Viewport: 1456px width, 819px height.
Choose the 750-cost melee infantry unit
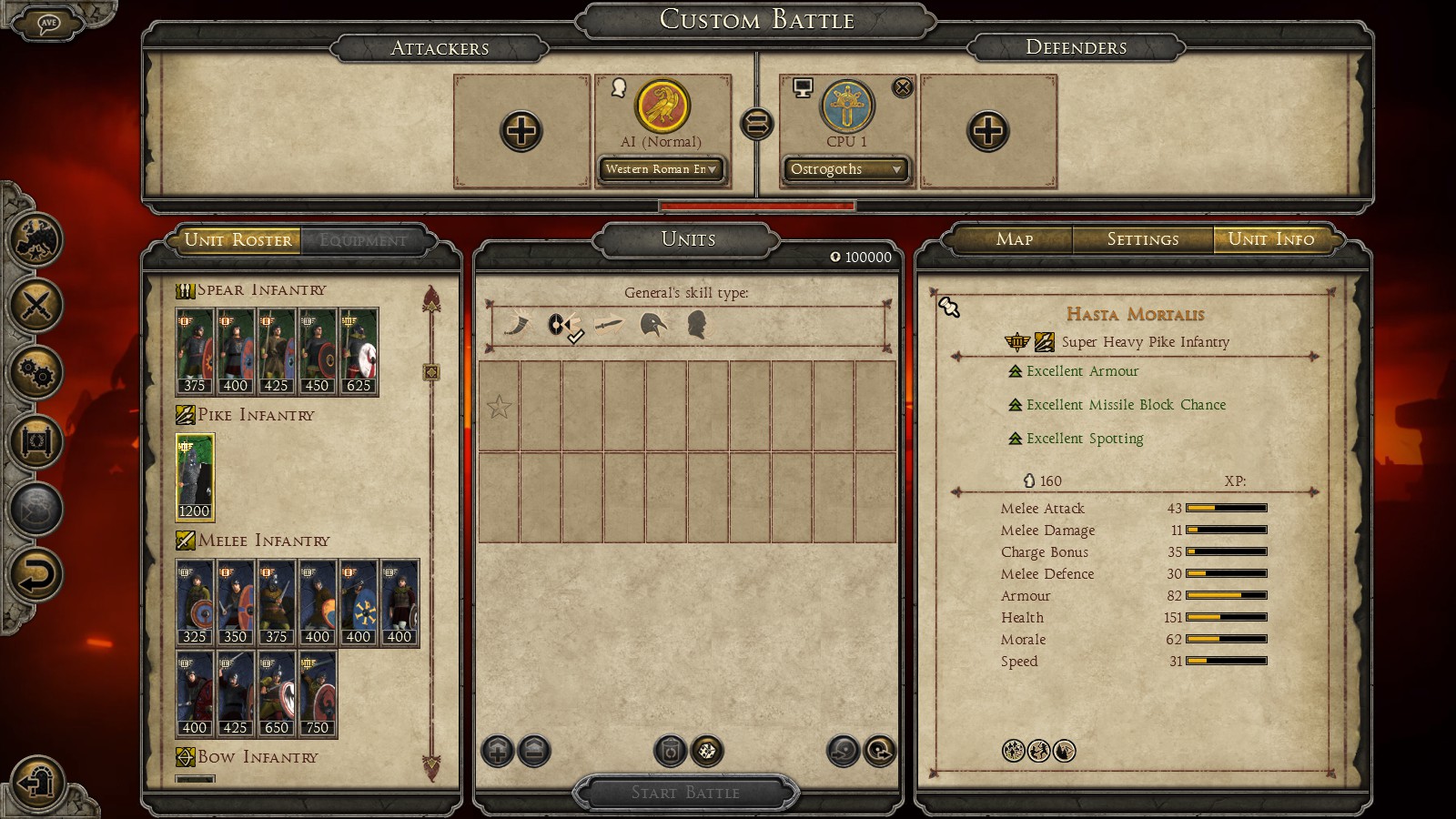(x=318, y=693)
